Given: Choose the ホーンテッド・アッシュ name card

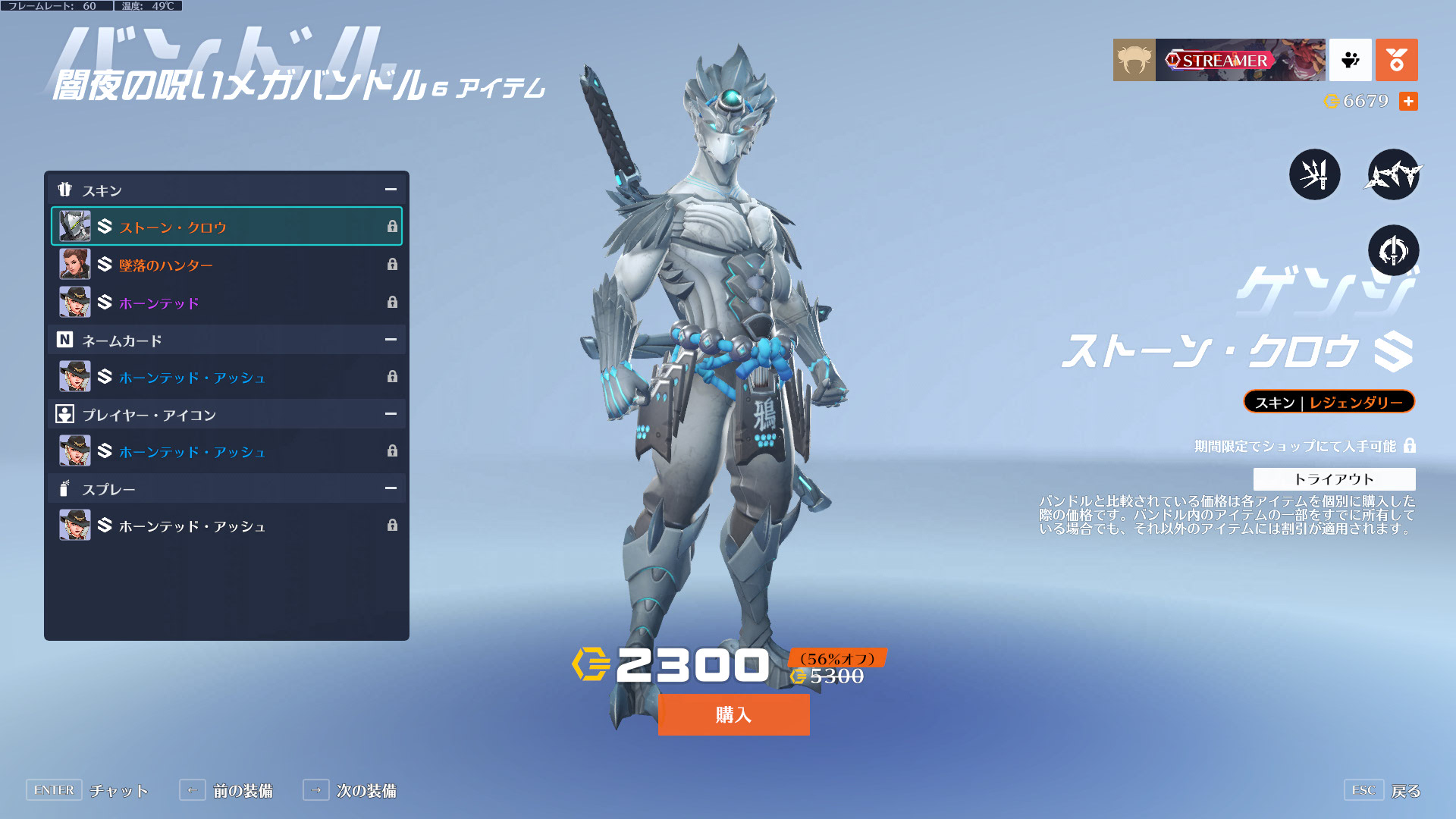Looking at the screenshot, I should tap(226, 377).
